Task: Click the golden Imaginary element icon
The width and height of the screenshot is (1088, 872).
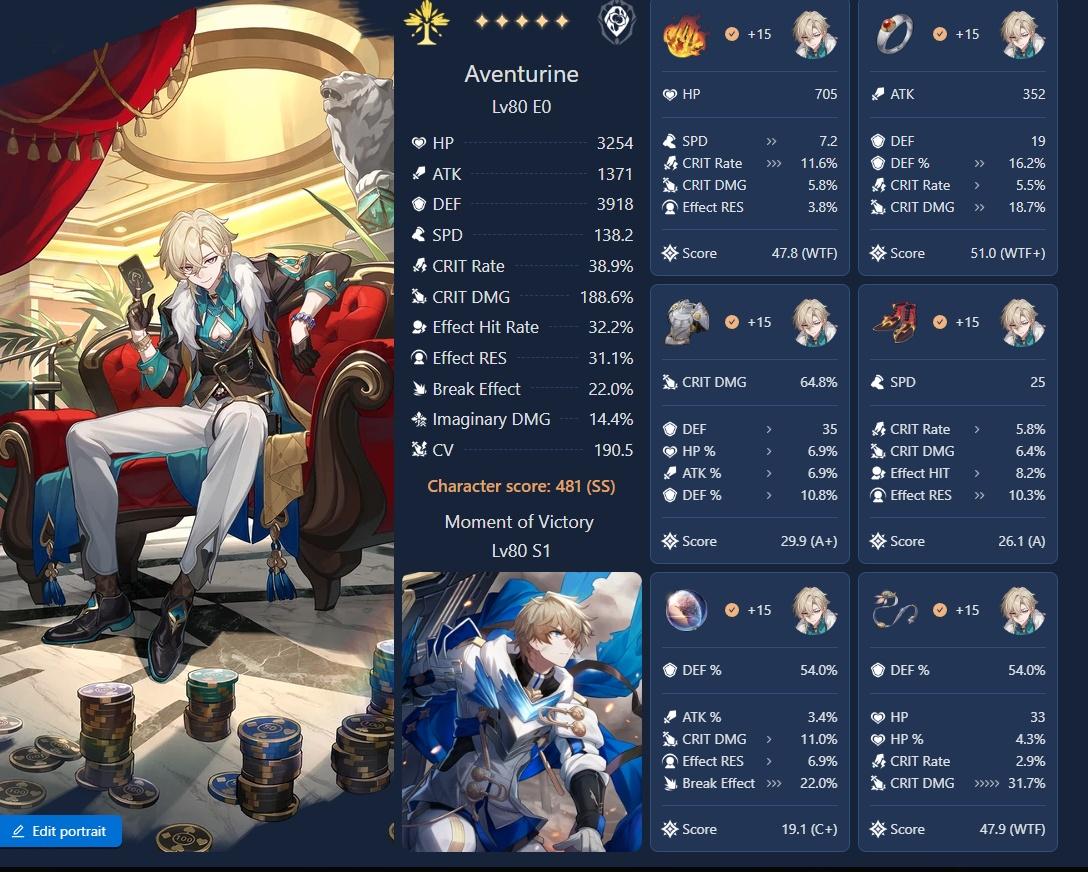Action: pos(426,22)
